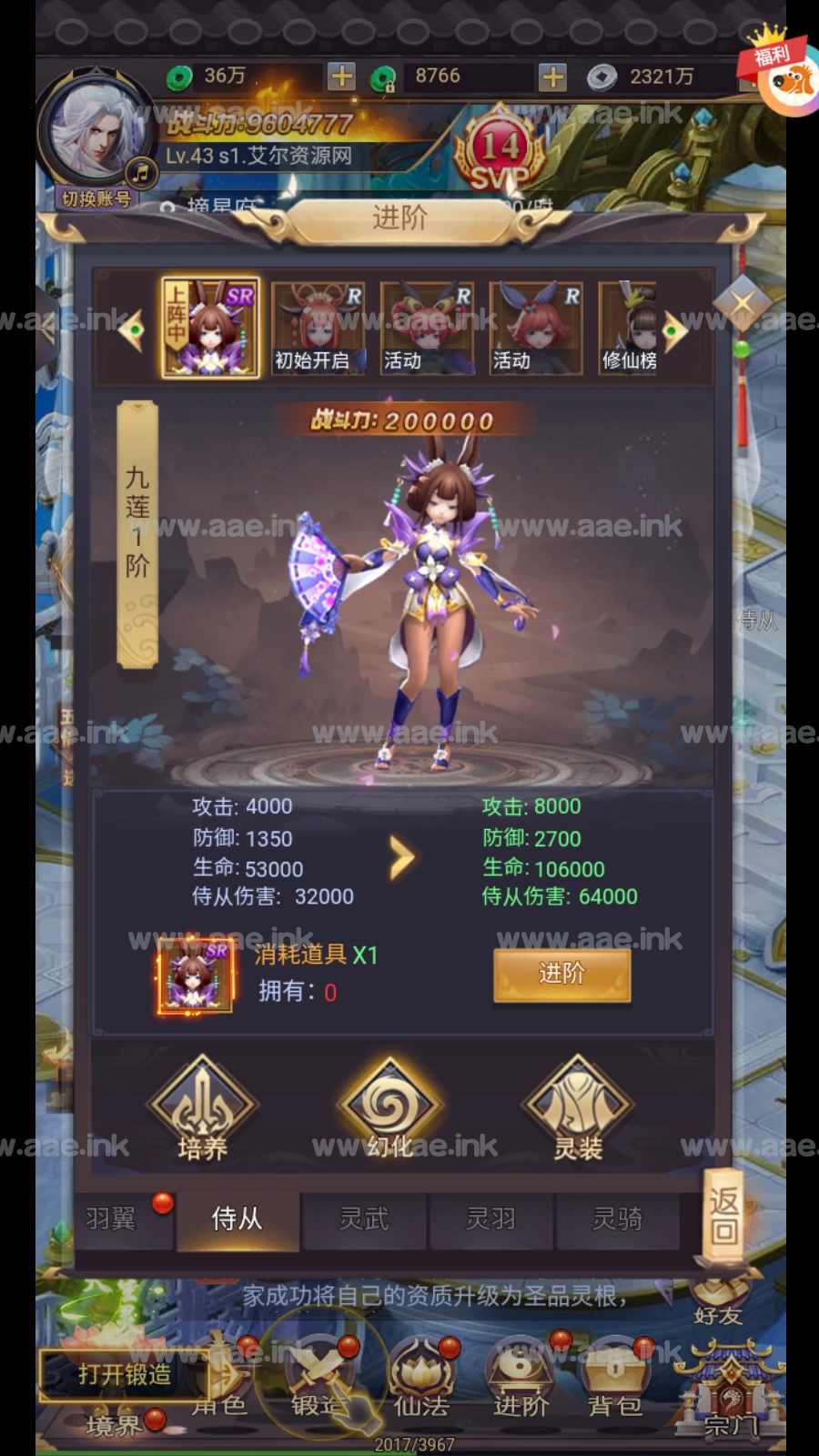Click the 返回 return button
The image size is (819, 1456).
click(724, 1216)
